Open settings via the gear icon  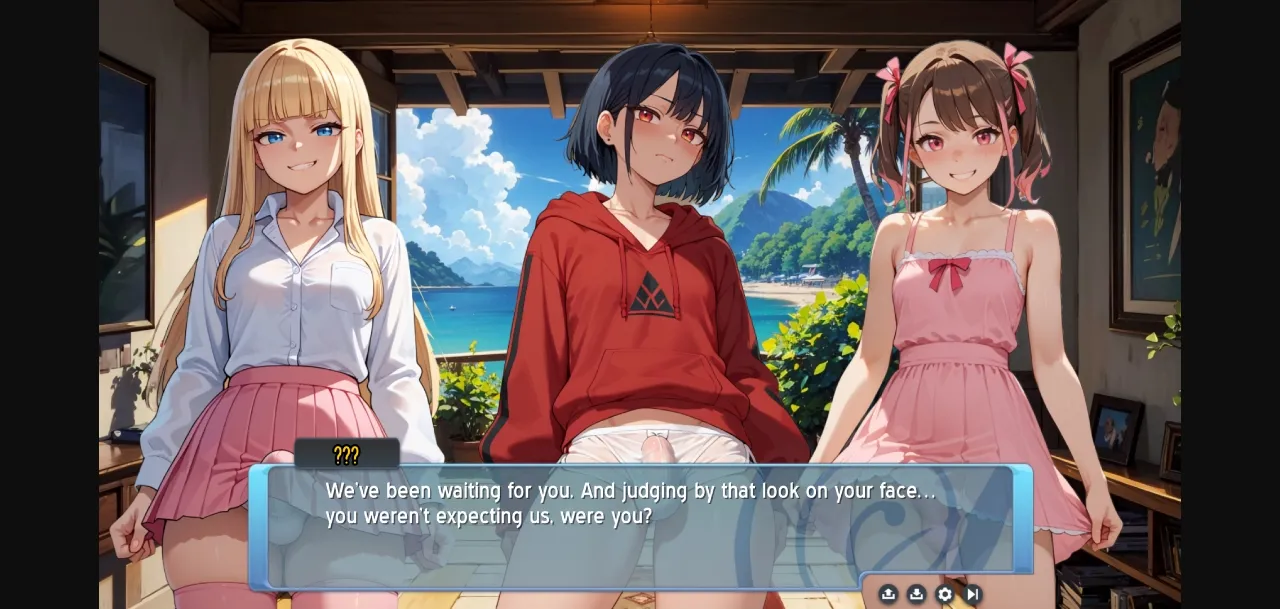944,594
